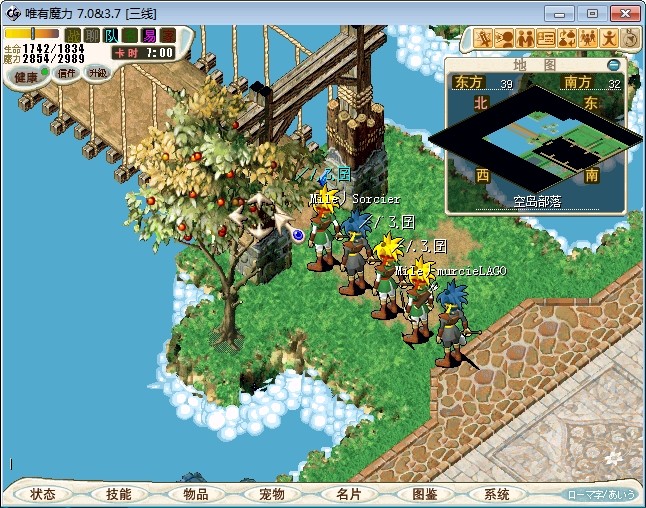This screenshot has width=646, height=508.
Task: Click the 健康 health button
Action: 27,76
